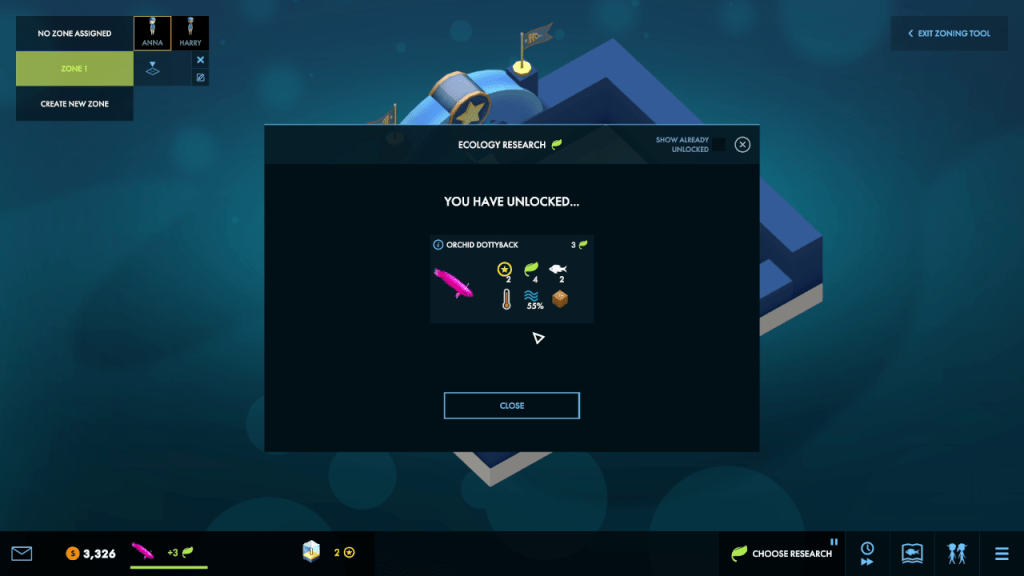The height and width of the screenshot is (576, 1024).
Task: Close the unlocked research dialog with Close button
Action: (x=511, y=405)
